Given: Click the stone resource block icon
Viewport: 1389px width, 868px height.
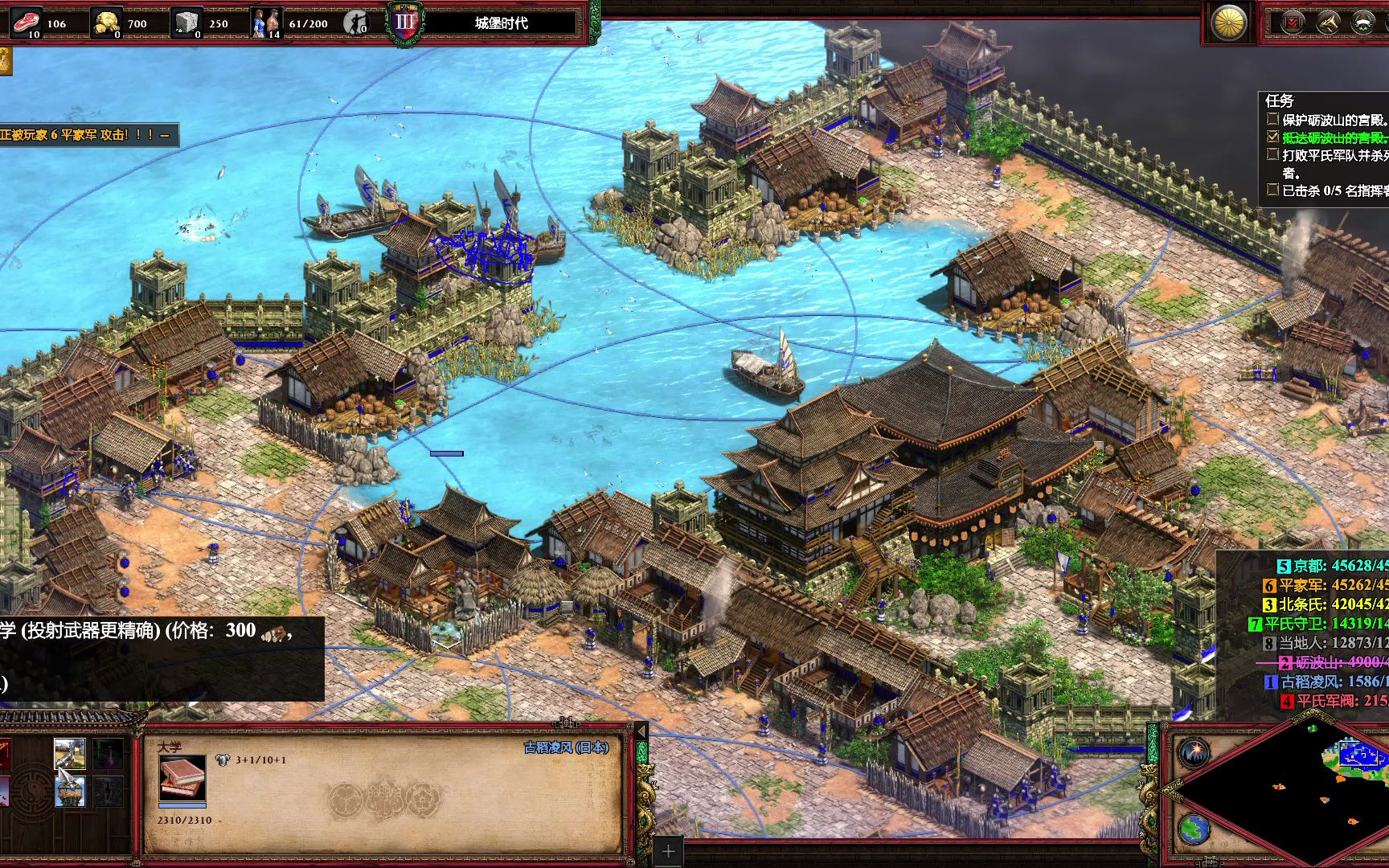Looking at the screenshot, I should (x=186, y=23).
